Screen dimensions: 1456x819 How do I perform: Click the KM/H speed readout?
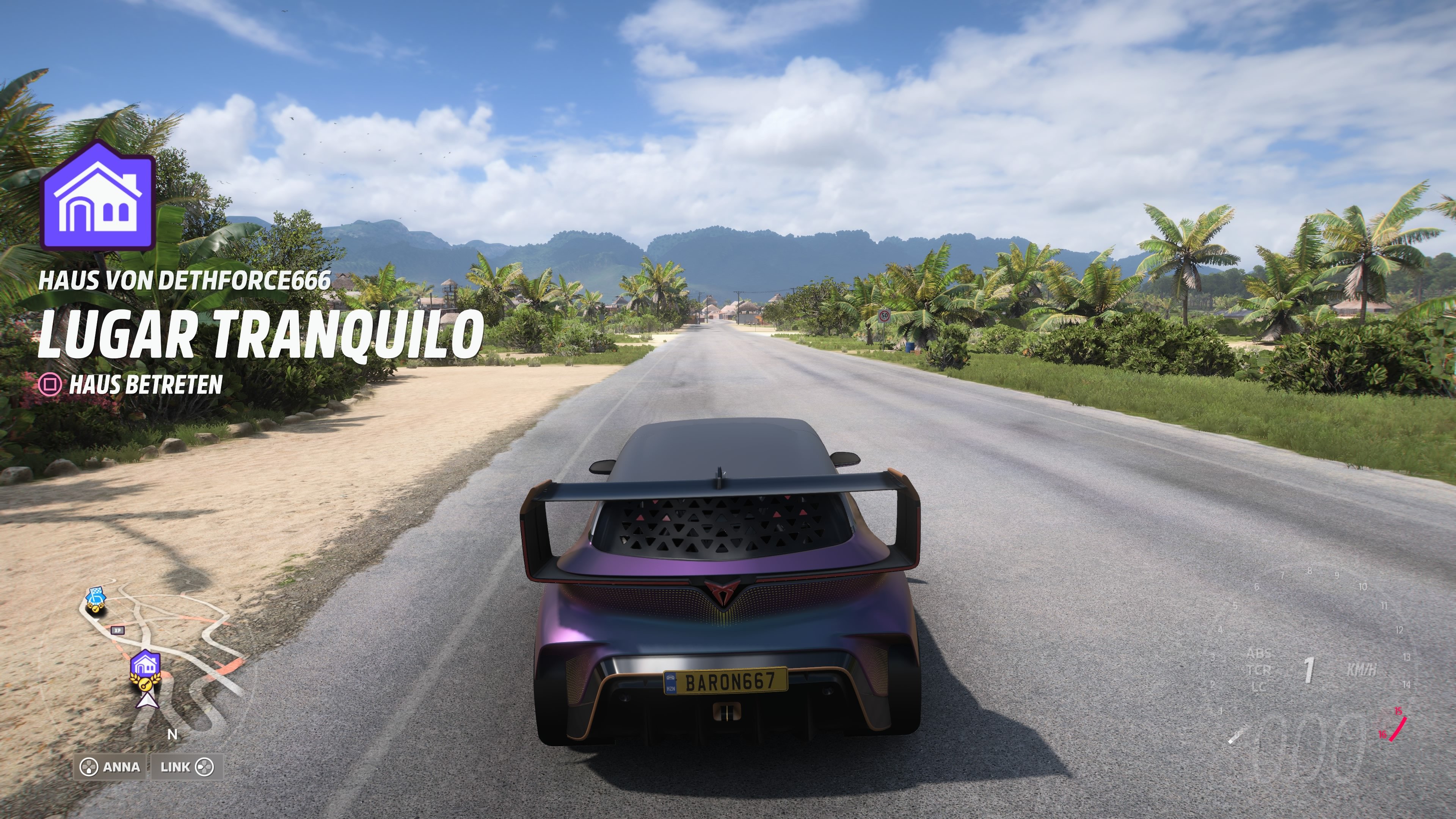[1362, 669]
